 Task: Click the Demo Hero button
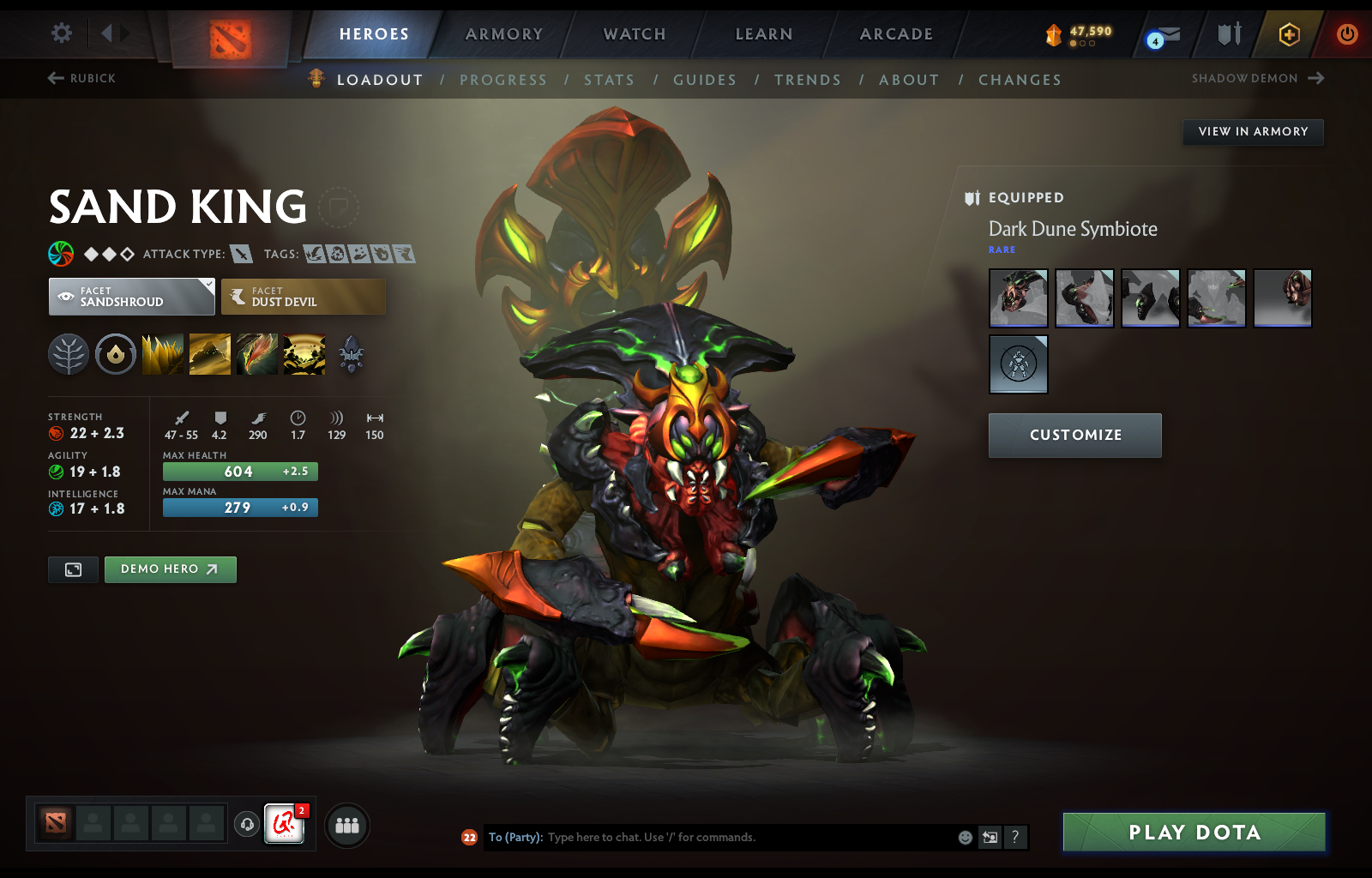click(170, 568)
